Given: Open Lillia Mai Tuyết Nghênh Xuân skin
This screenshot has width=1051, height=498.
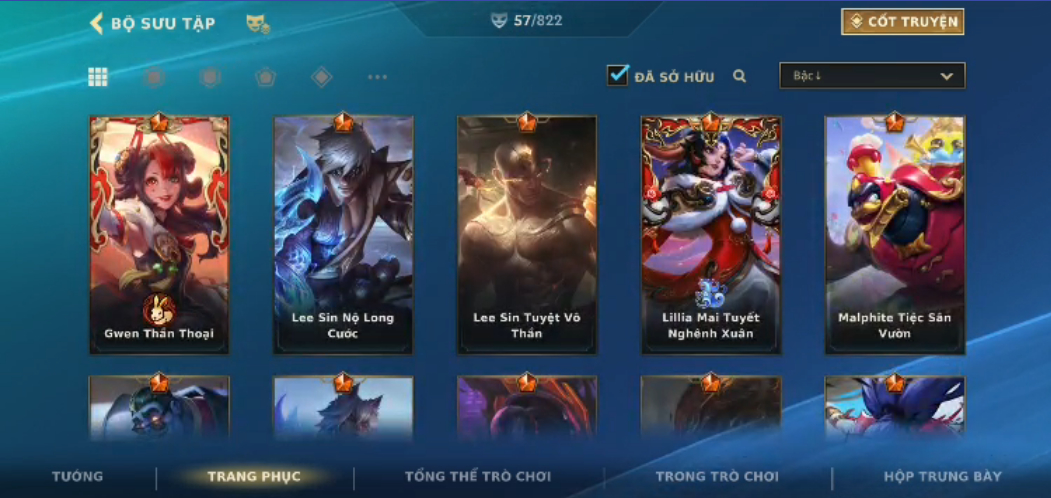Looking at the screenshot, I should click(x=711, y=235).
